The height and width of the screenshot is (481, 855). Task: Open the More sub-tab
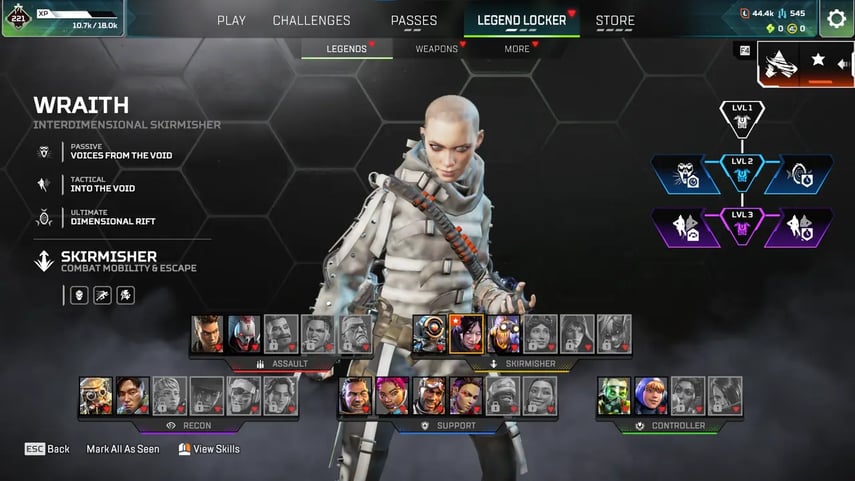pyautogui.click(x=517, y=48)
